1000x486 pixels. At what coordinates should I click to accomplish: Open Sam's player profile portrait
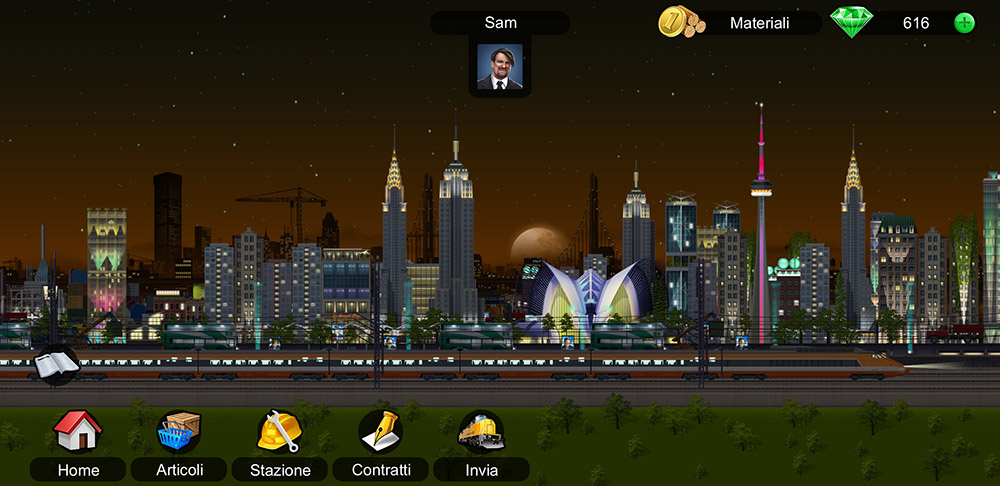(500, 66)
